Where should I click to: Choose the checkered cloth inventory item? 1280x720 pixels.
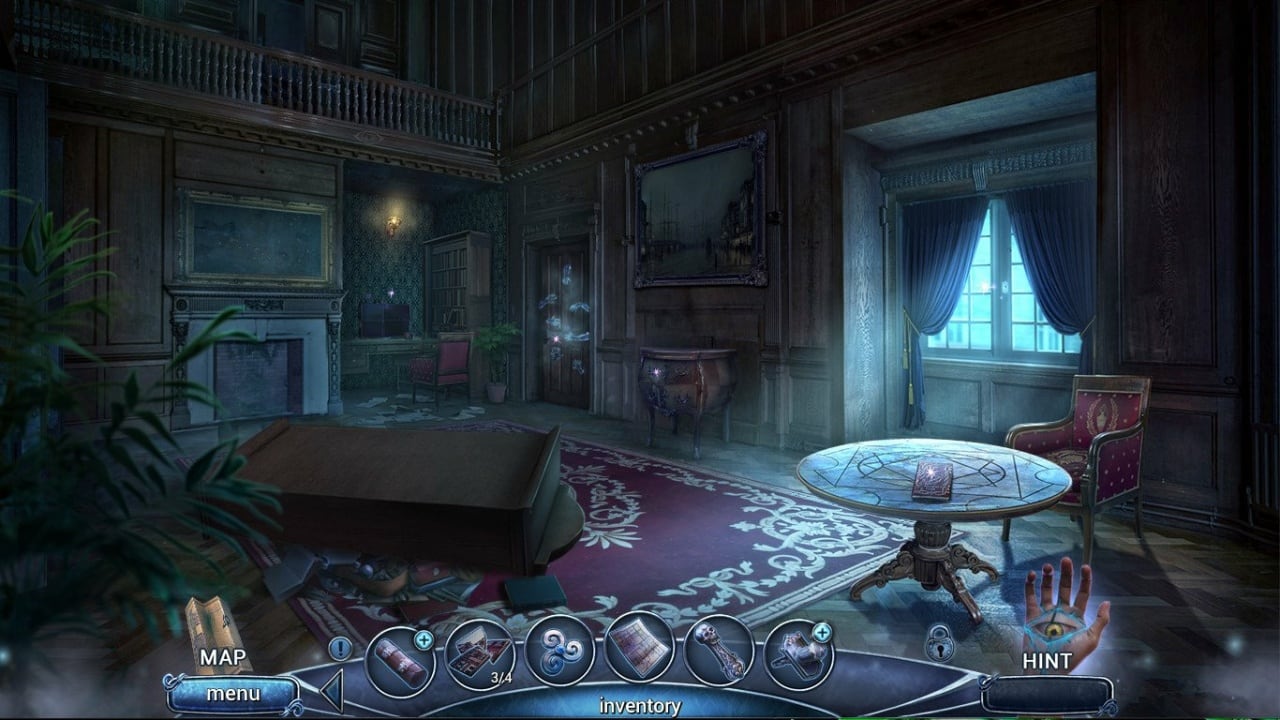tap(640, 648)
